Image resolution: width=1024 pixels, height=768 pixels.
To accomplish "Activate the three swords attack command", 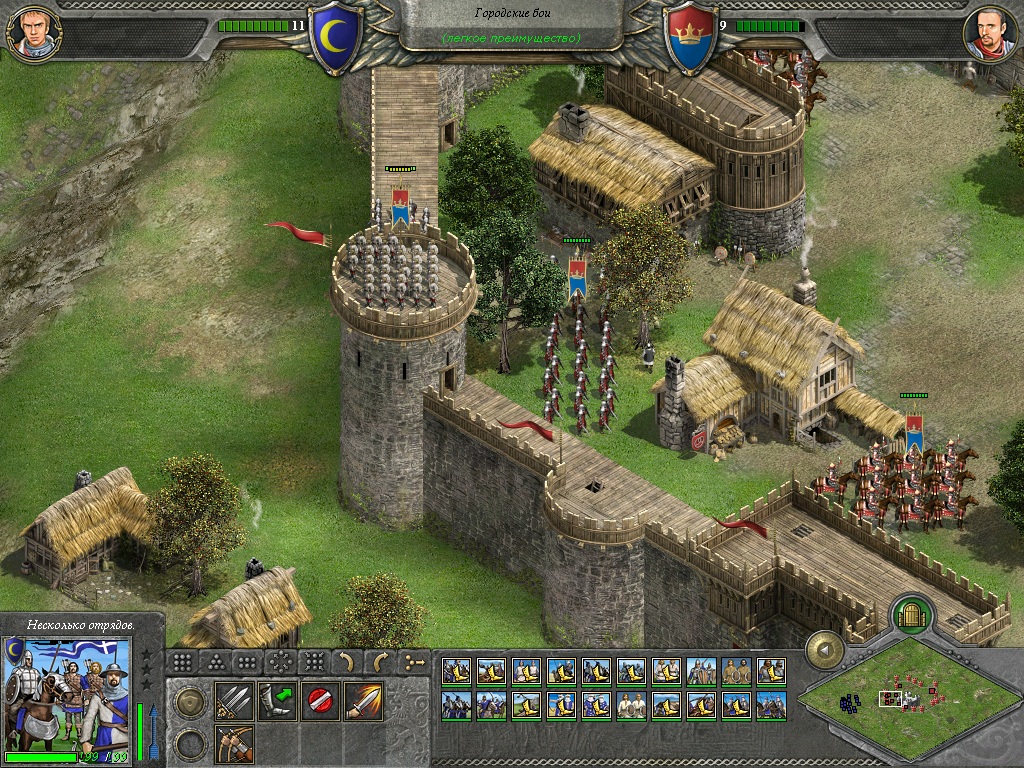I will coord(233,701).
